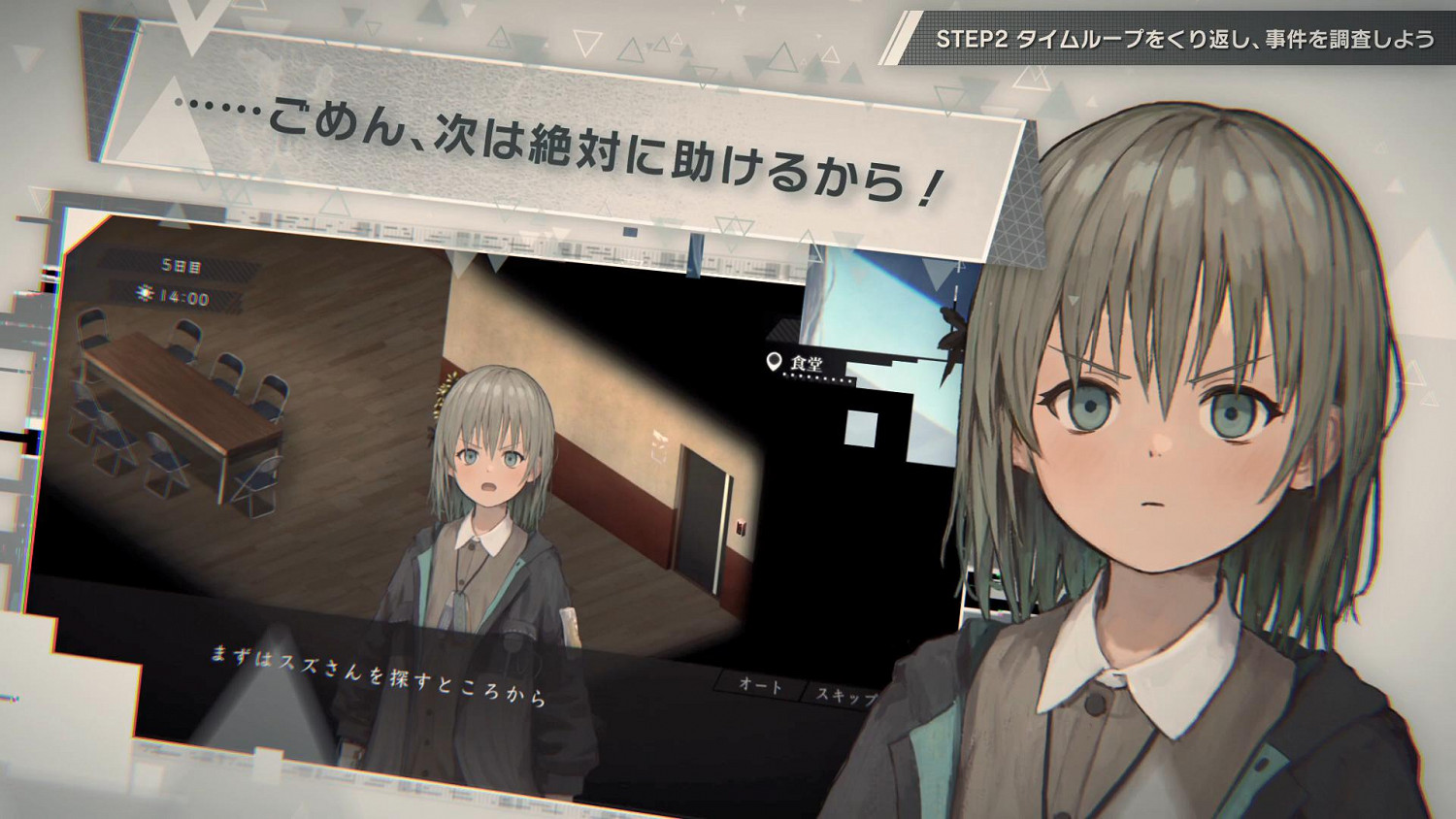Click the dotted progress indicator under 食堂
This screenshot has width=1456, height=819.
tap(817, 379)
